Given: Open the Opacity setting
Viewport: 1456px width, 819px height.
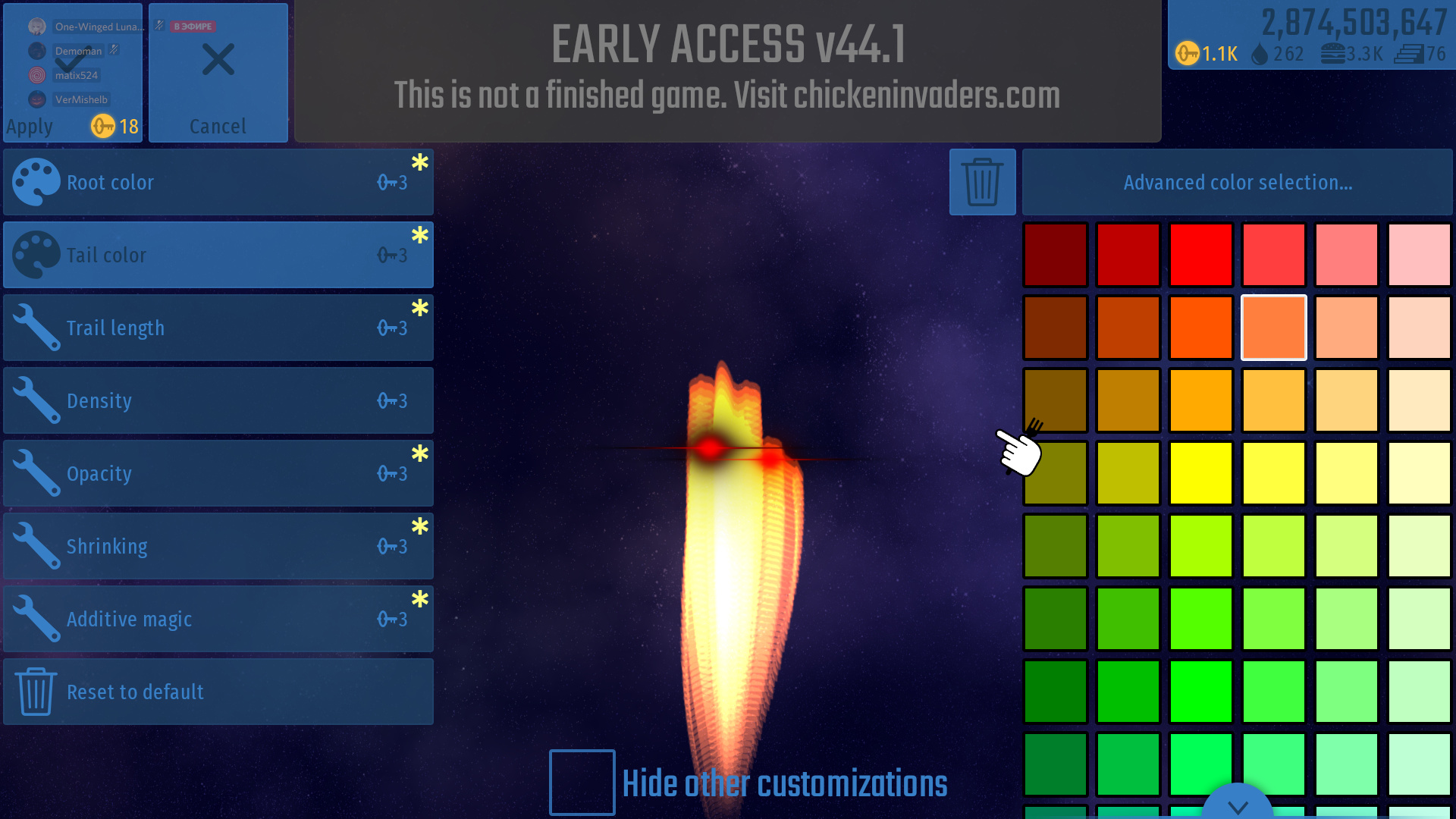Looking at the screenshot, I should (218, 473).
